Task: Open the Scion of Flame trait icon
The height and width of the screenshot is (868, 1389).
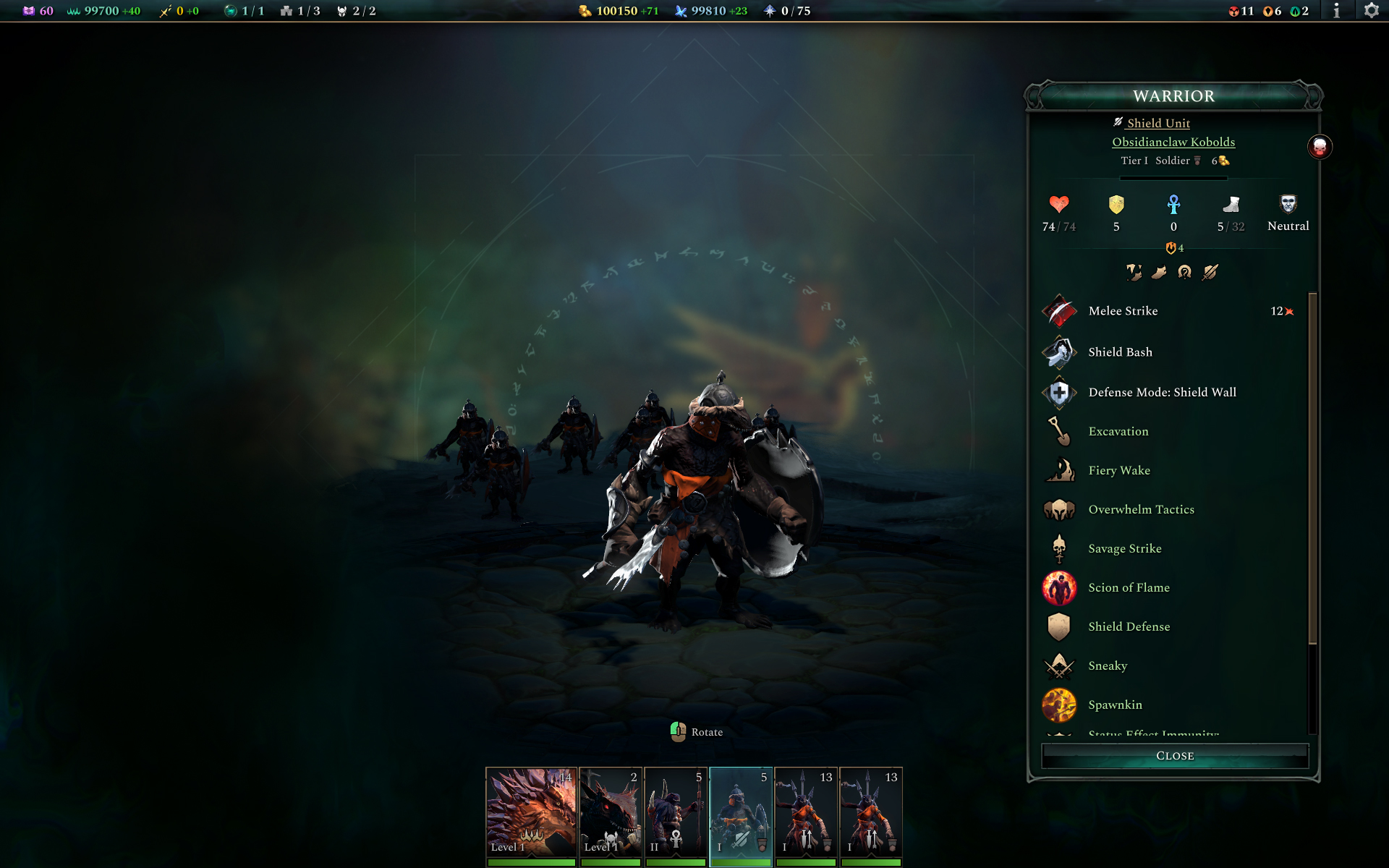Action: [x=1059, y=587]
